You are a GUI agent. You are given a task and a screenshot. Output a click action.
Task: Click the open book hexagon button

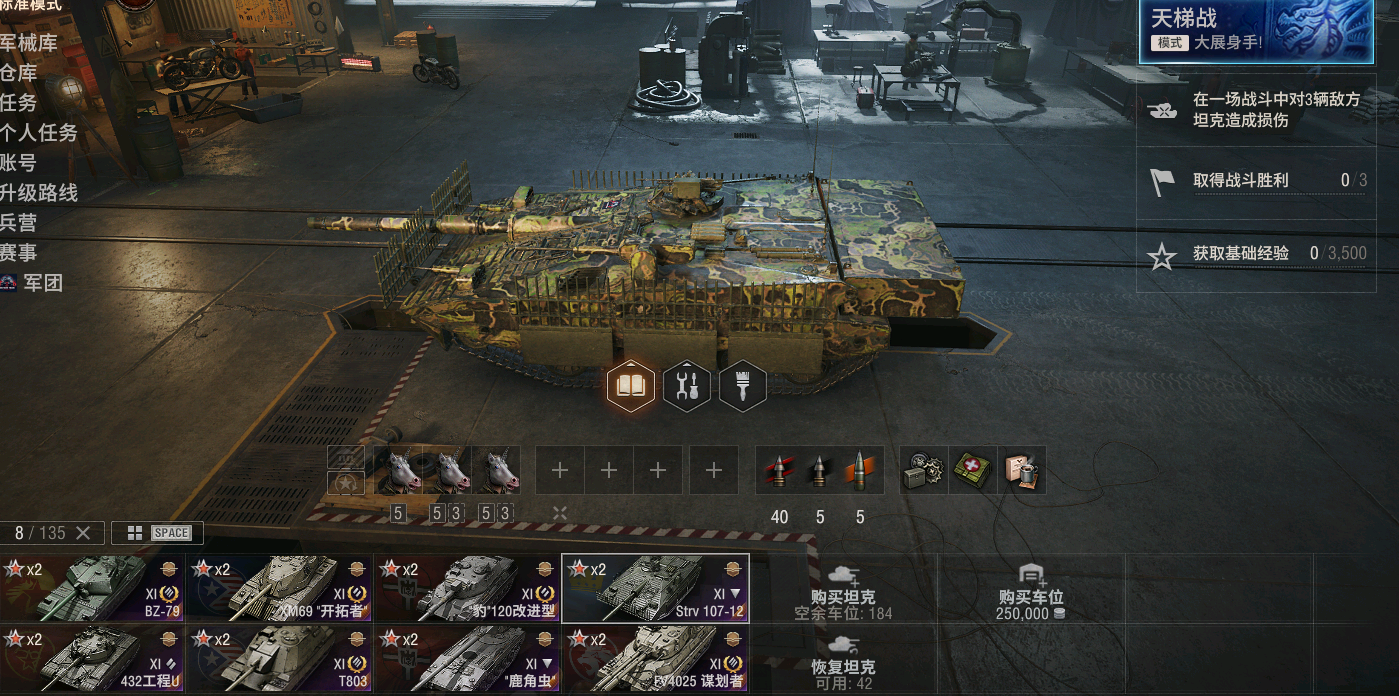(x=631, y=385)
